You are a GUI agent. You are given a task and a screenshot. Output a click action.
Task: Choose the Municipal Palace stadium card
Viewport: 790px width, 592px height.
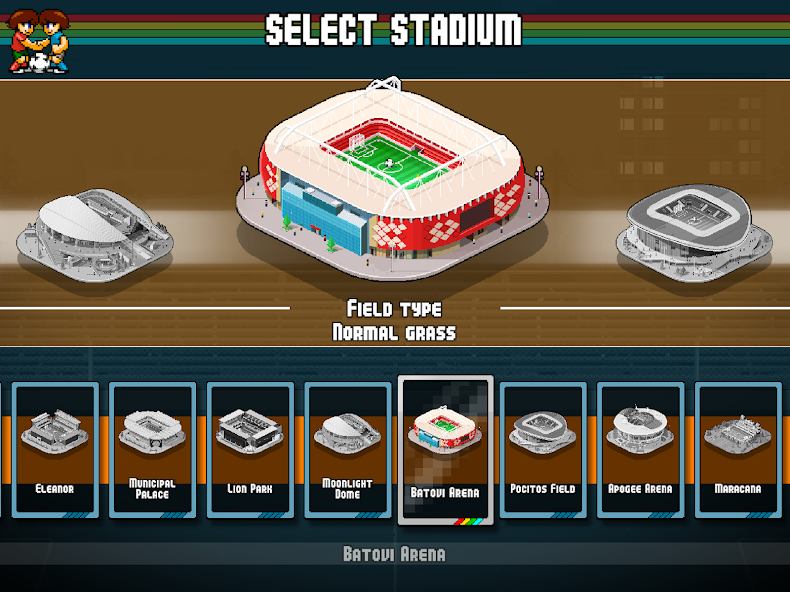[x=152, y=449]
